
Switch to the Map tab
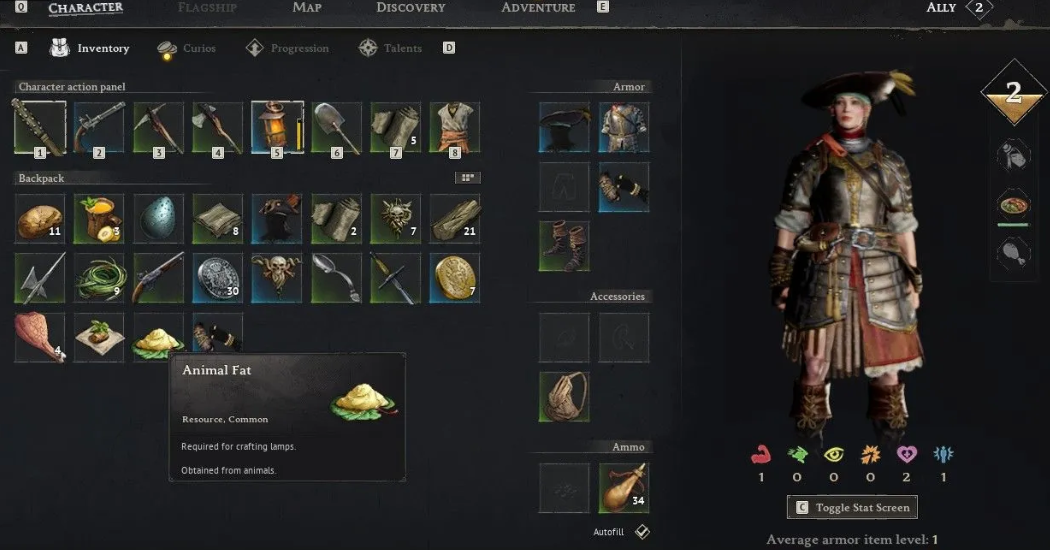click(307, 8)
